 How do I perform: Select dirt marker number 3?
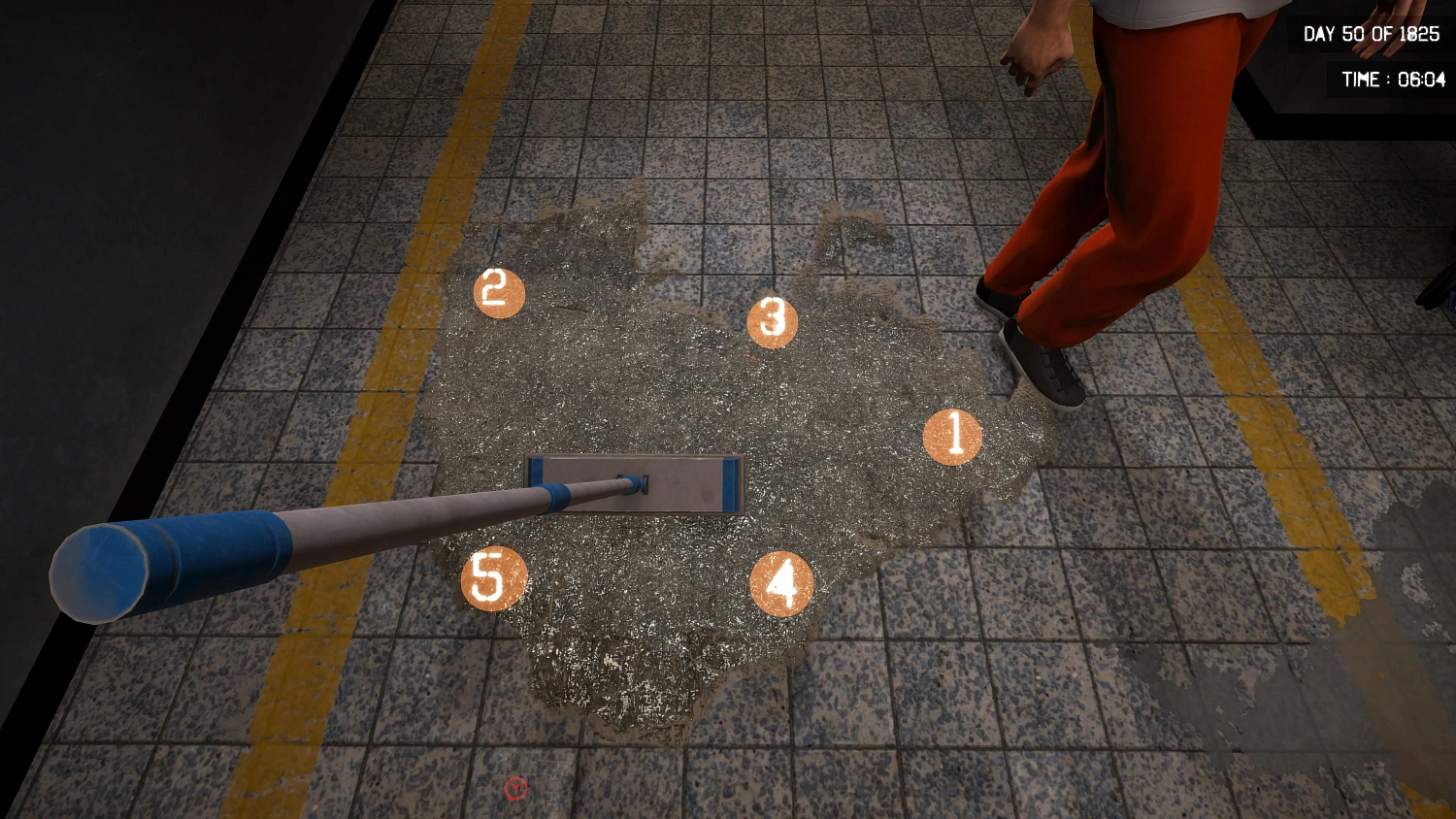pos(773,320)
